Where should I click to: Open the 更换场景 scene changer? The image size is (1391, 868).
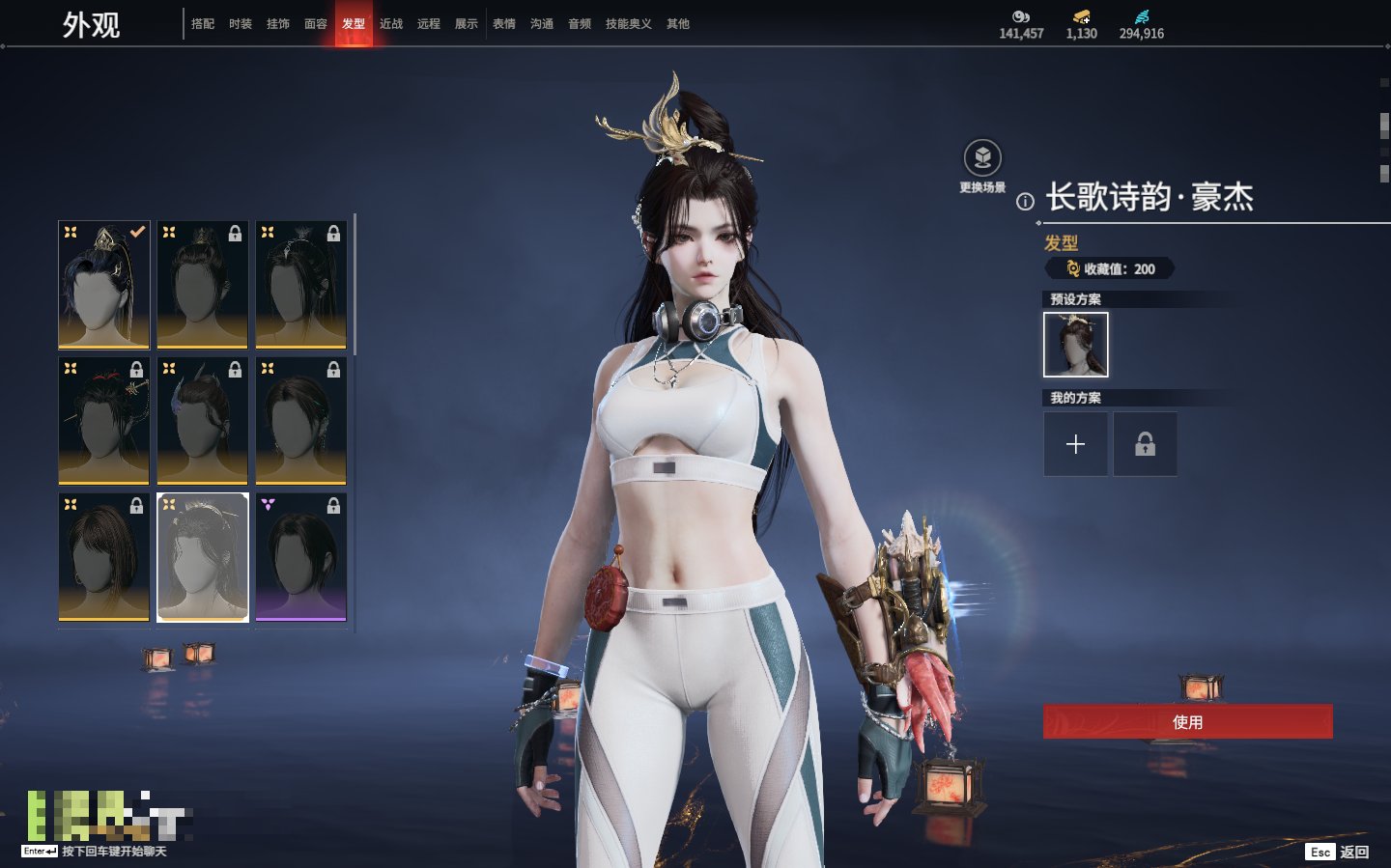[982, 159]
